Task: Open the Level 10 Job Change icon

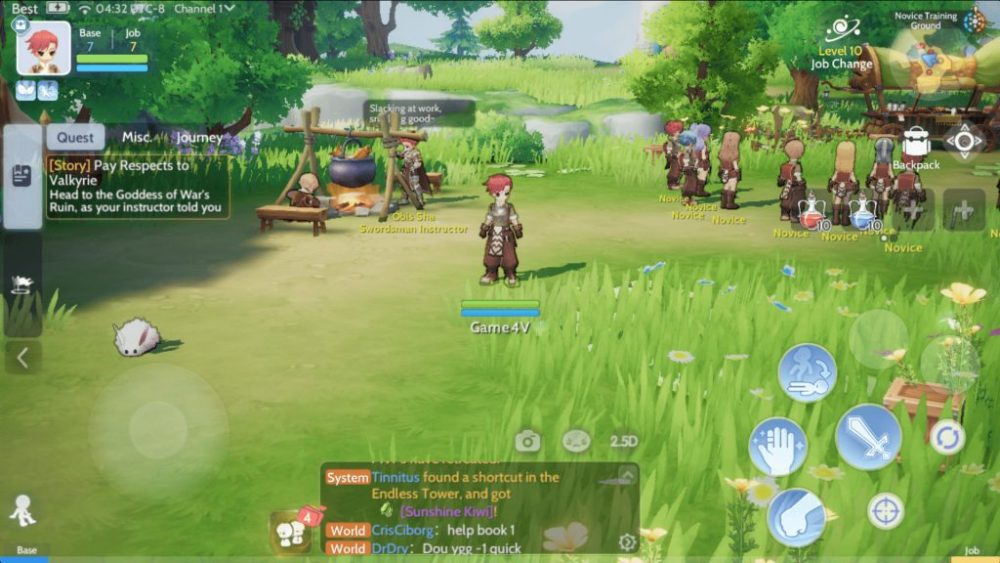Action: pyautogui.click(x=840, y=40)
